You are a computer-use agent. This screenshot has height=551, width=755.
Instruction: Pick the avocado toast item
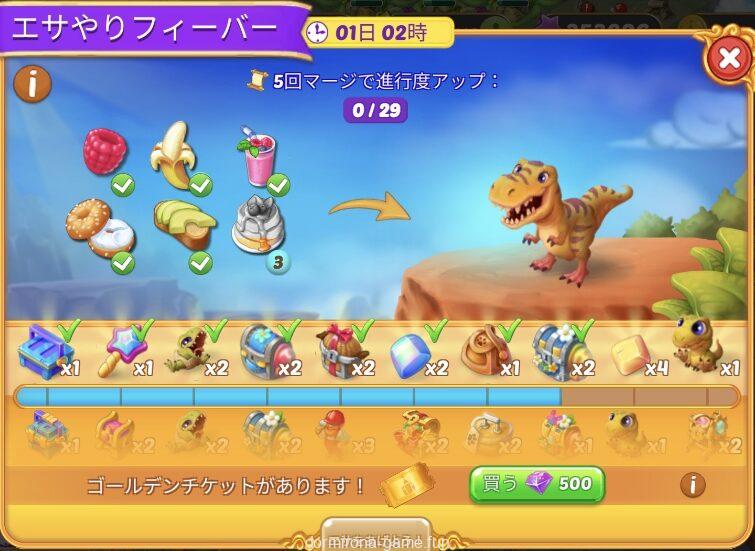click(x=183, y=225)
